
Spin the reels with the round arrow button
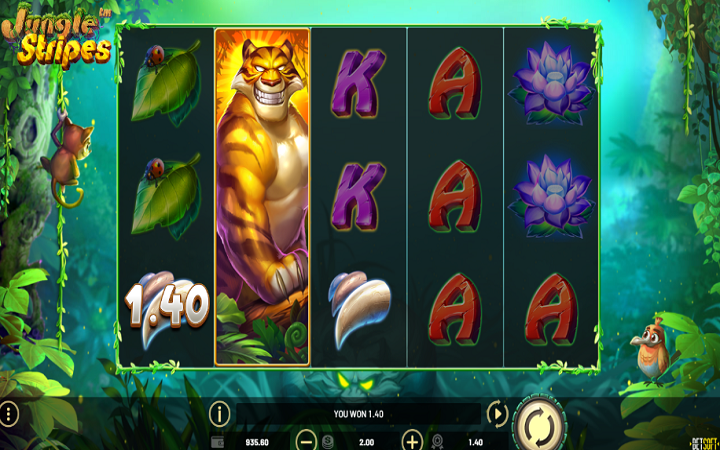pos(540,423)
